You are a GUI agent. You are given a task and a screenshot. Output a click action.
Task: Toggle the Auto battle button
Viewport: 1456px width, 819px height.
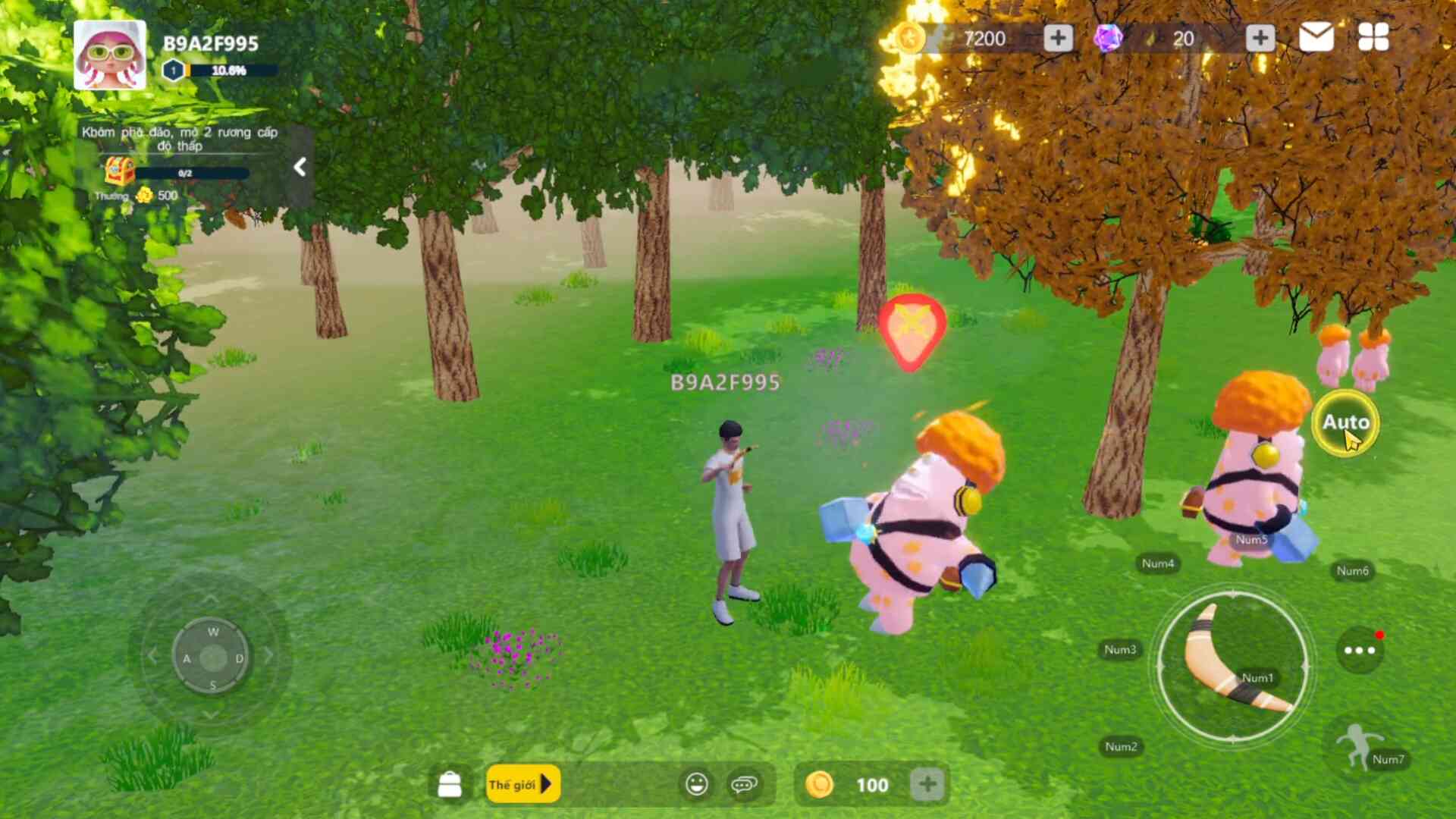pos(1345,422)
